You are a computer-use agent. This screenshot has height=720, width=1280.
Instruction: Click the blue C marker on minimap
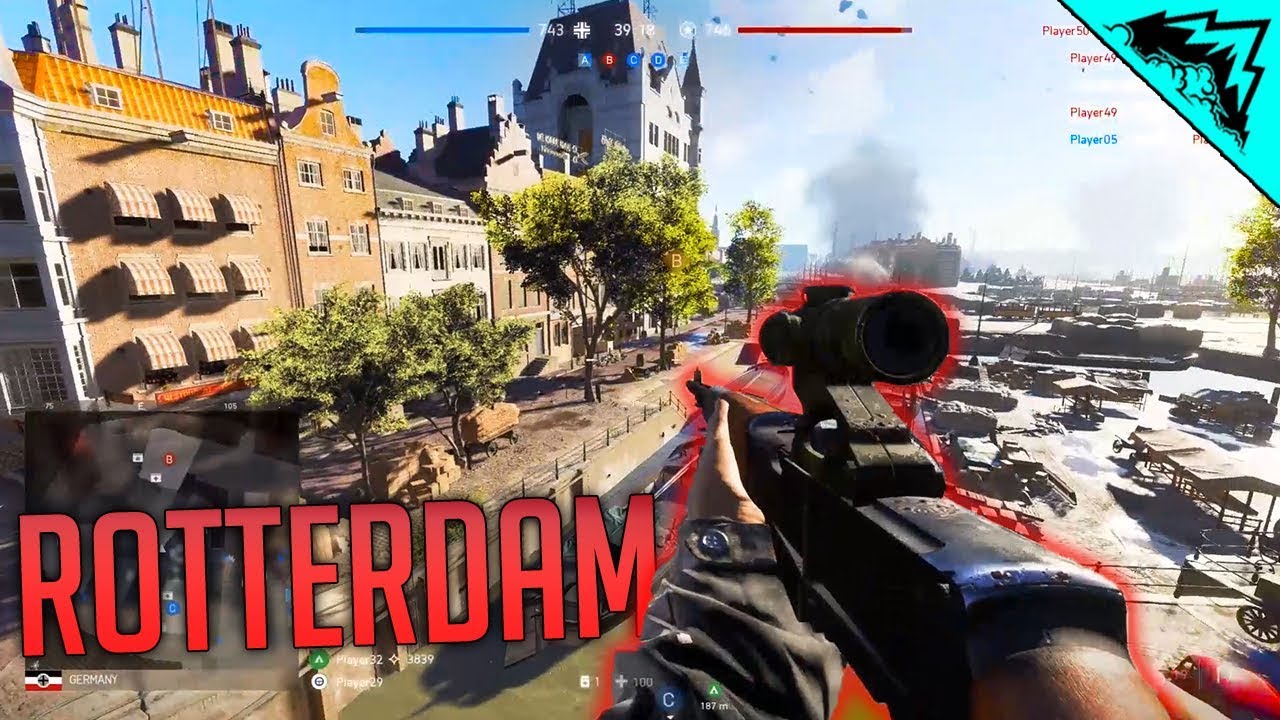172,607
